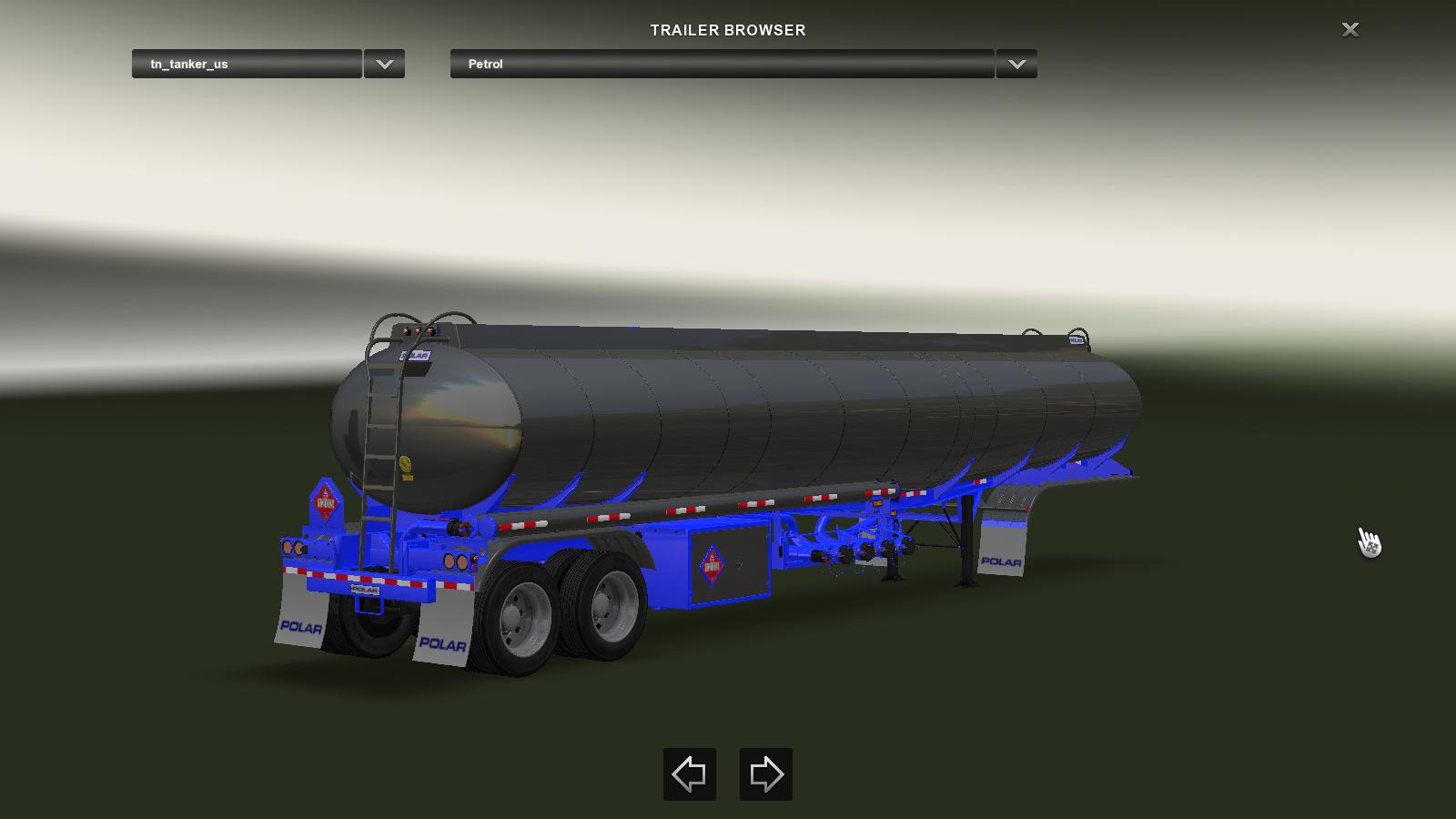Viewport: 1456px width, 819px height.
Task: Expand trailer list with the arrow beside tn_tanker_us
Action: point(384,64)
